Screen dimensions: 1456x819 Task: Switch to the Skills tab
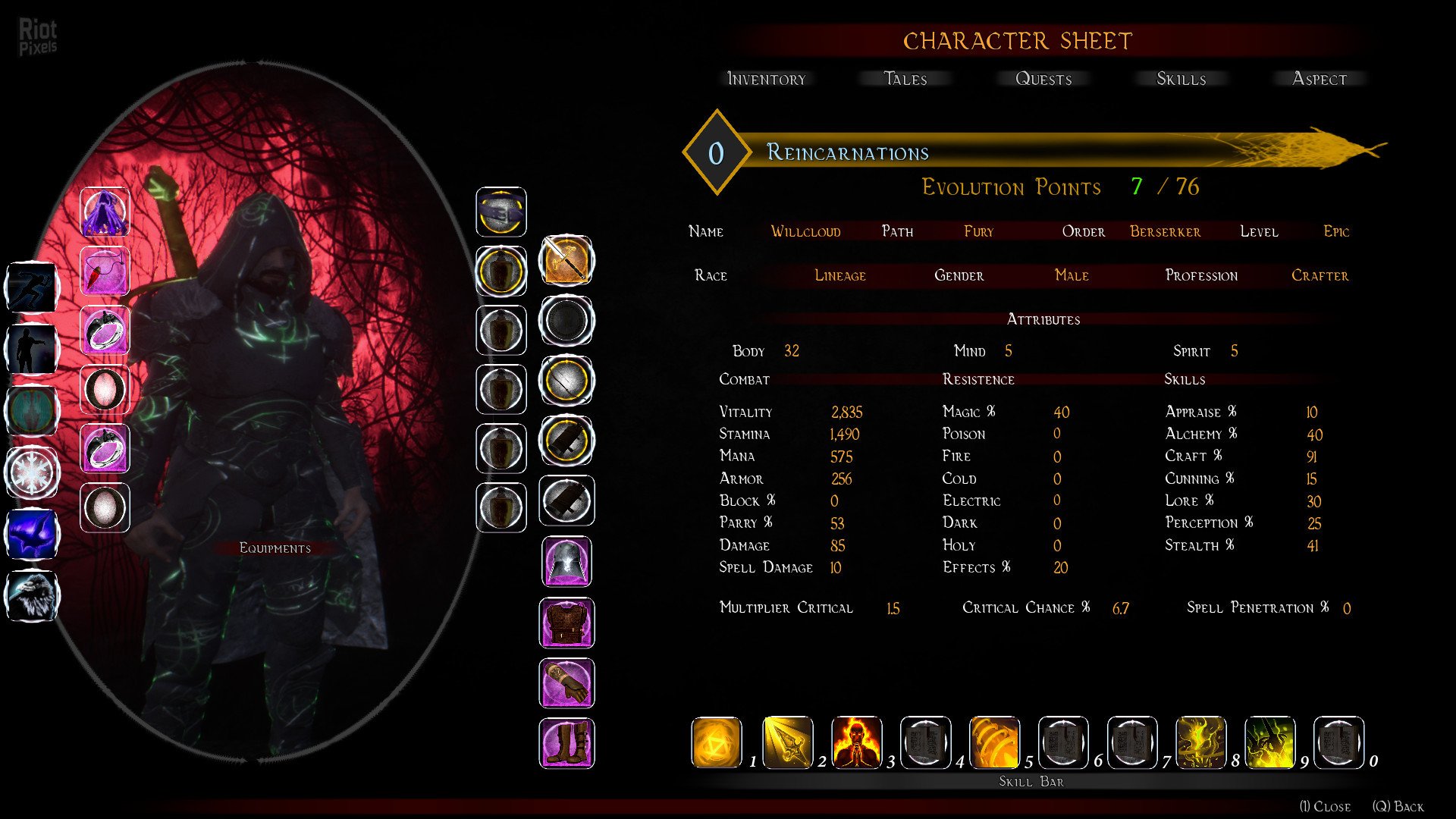pyautogui.click(x=1181, y=79)
